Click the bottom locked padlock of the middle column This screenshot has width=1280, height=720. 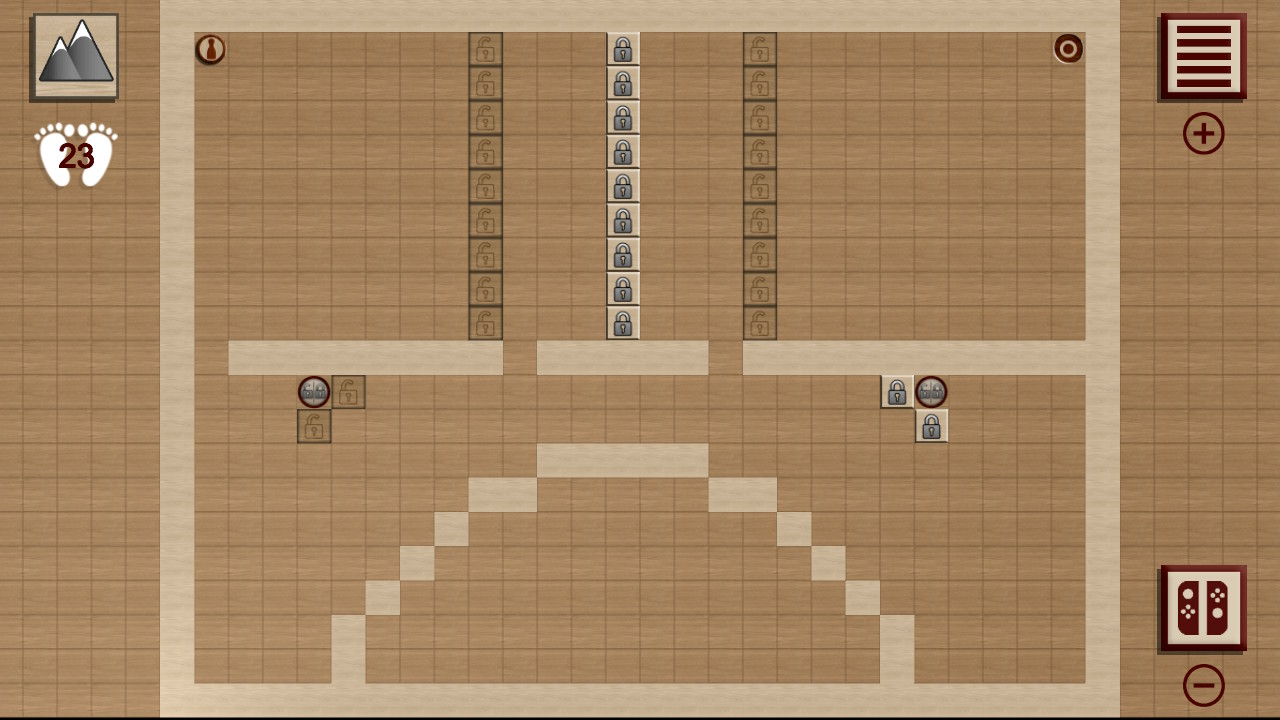(622, 322)
